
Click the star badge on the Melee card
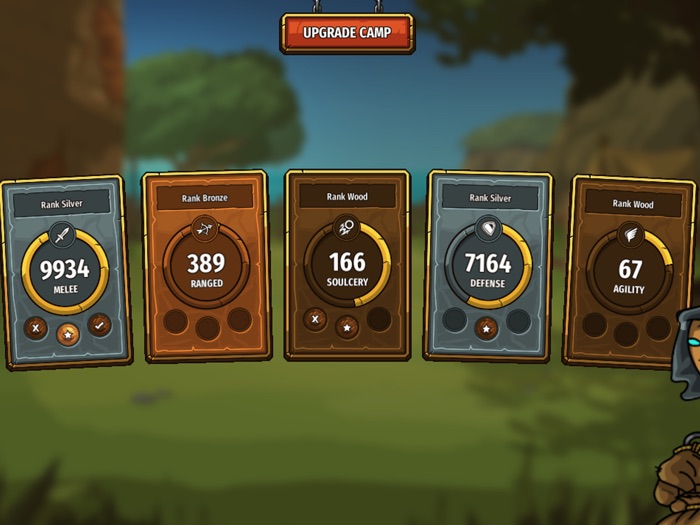coord(68,333)
